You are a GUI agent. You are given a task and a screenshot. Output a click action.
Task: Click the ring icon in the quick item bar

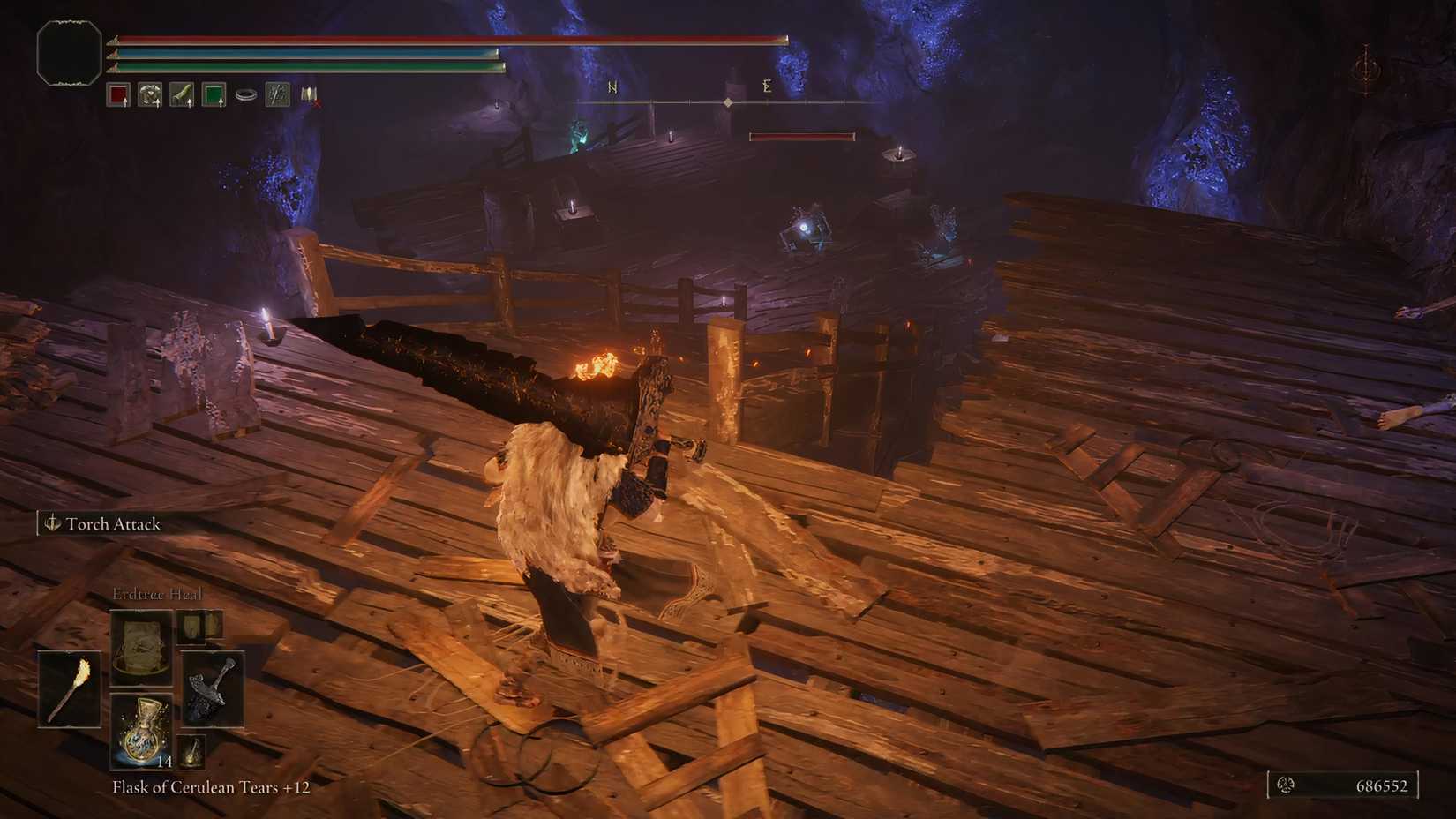pos(245,94)
